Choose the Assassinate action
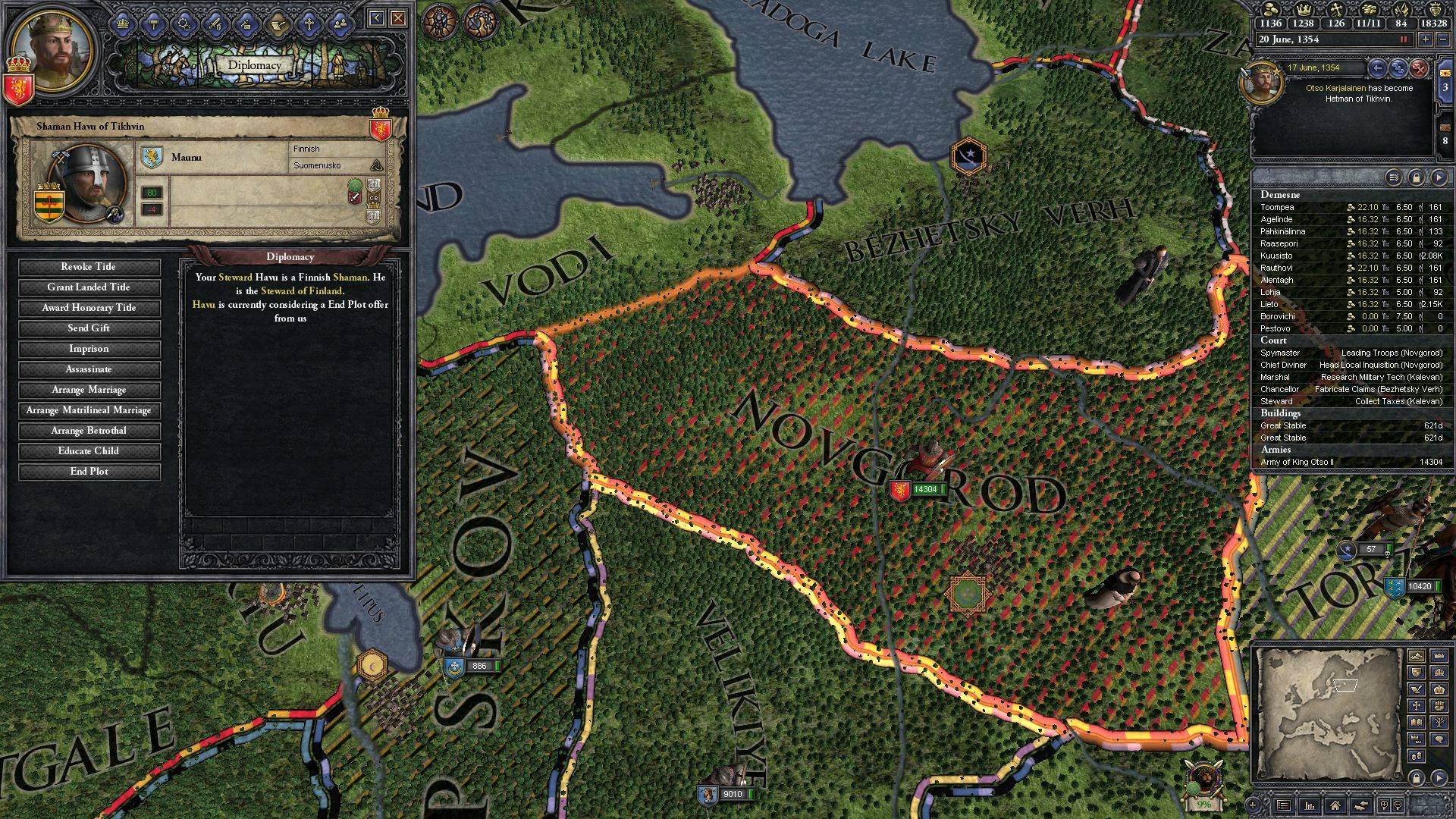1456x819 pixels. click(89, 369)
